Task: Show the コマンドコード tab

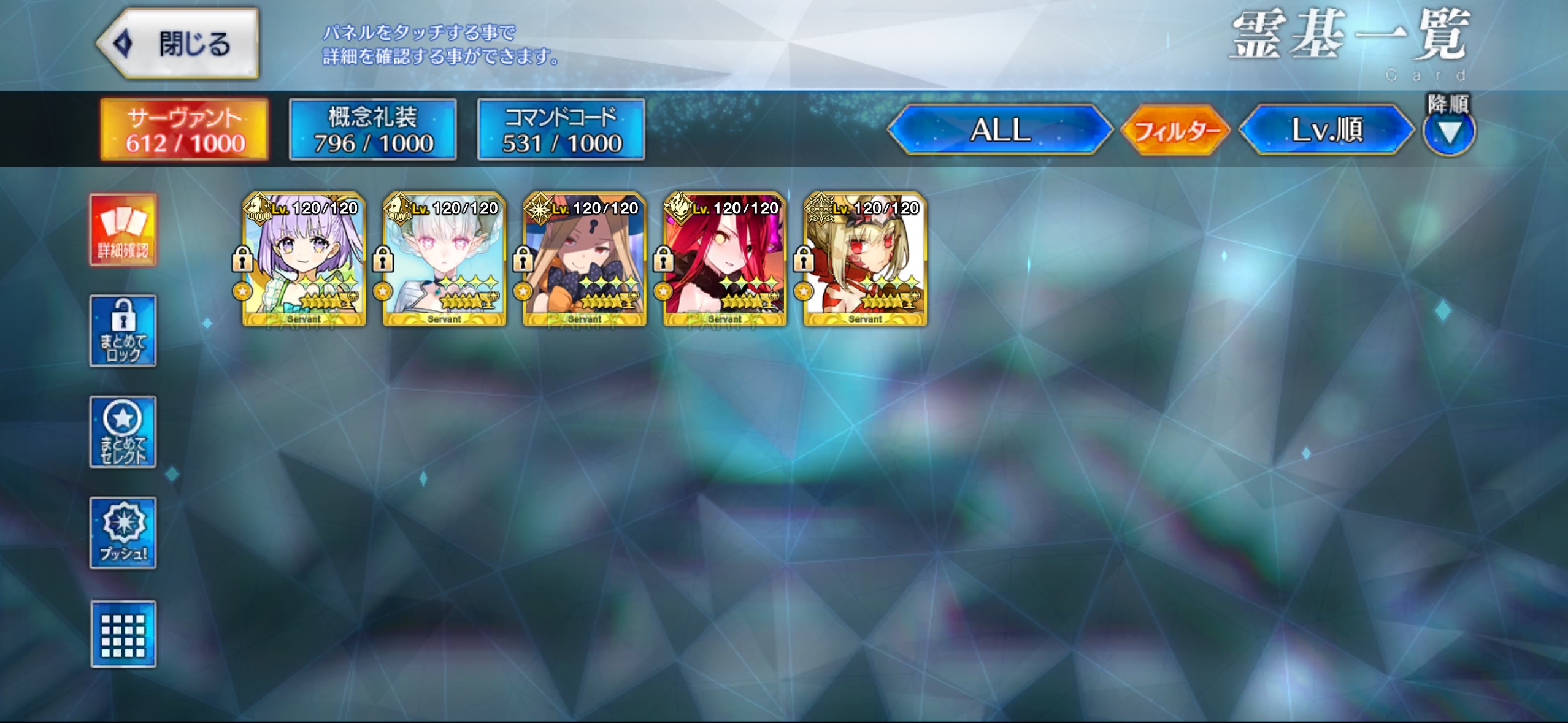Action: (x=561, y=129)
